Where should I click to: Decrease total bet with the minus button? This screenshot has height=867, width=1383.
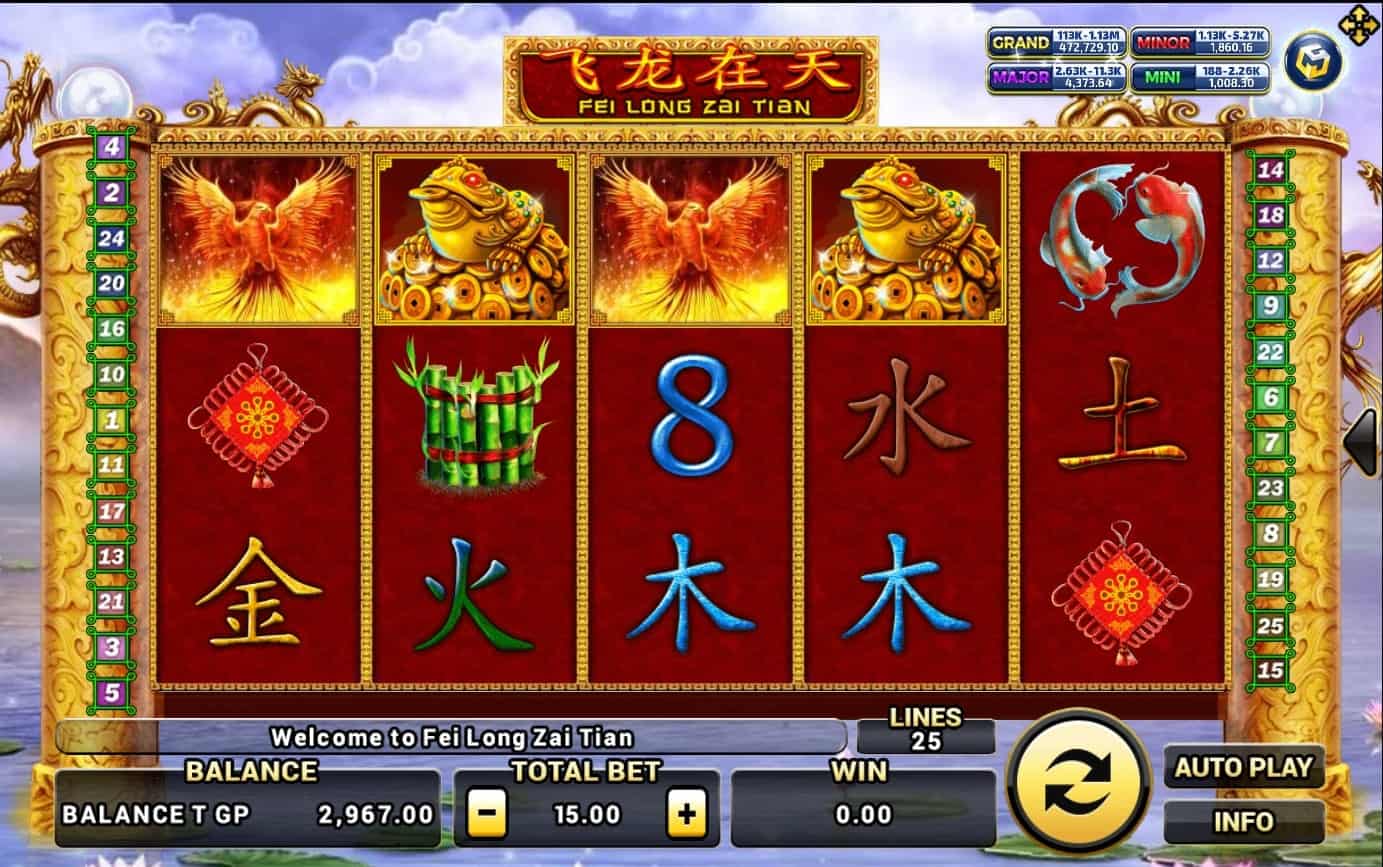tap(486, 814)
